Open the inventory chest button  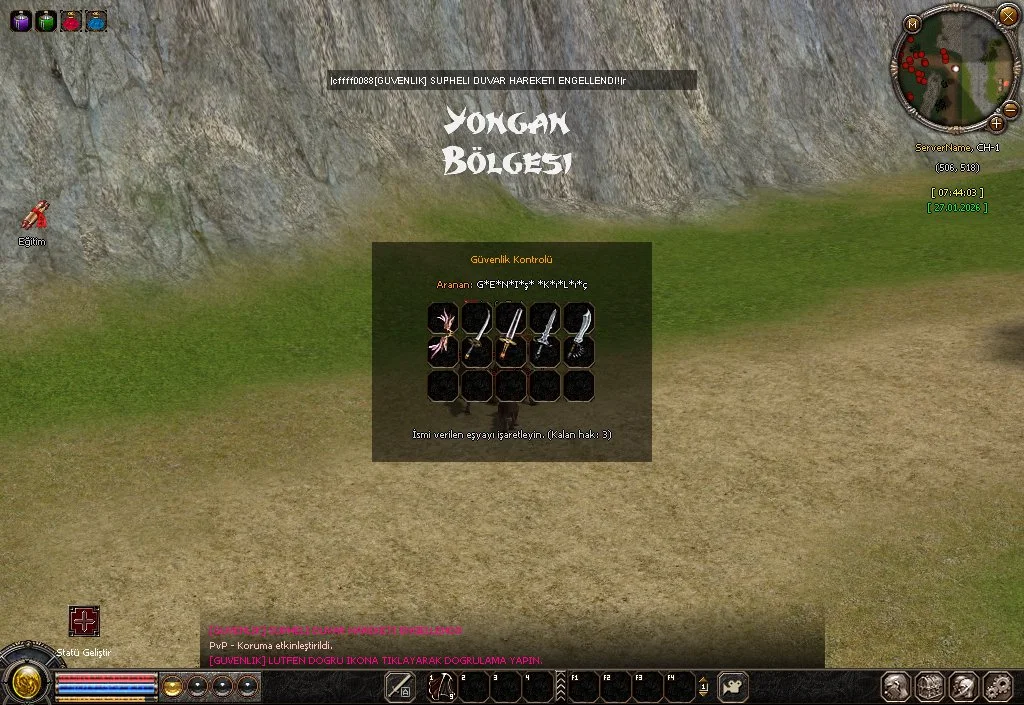click(929, 686)
